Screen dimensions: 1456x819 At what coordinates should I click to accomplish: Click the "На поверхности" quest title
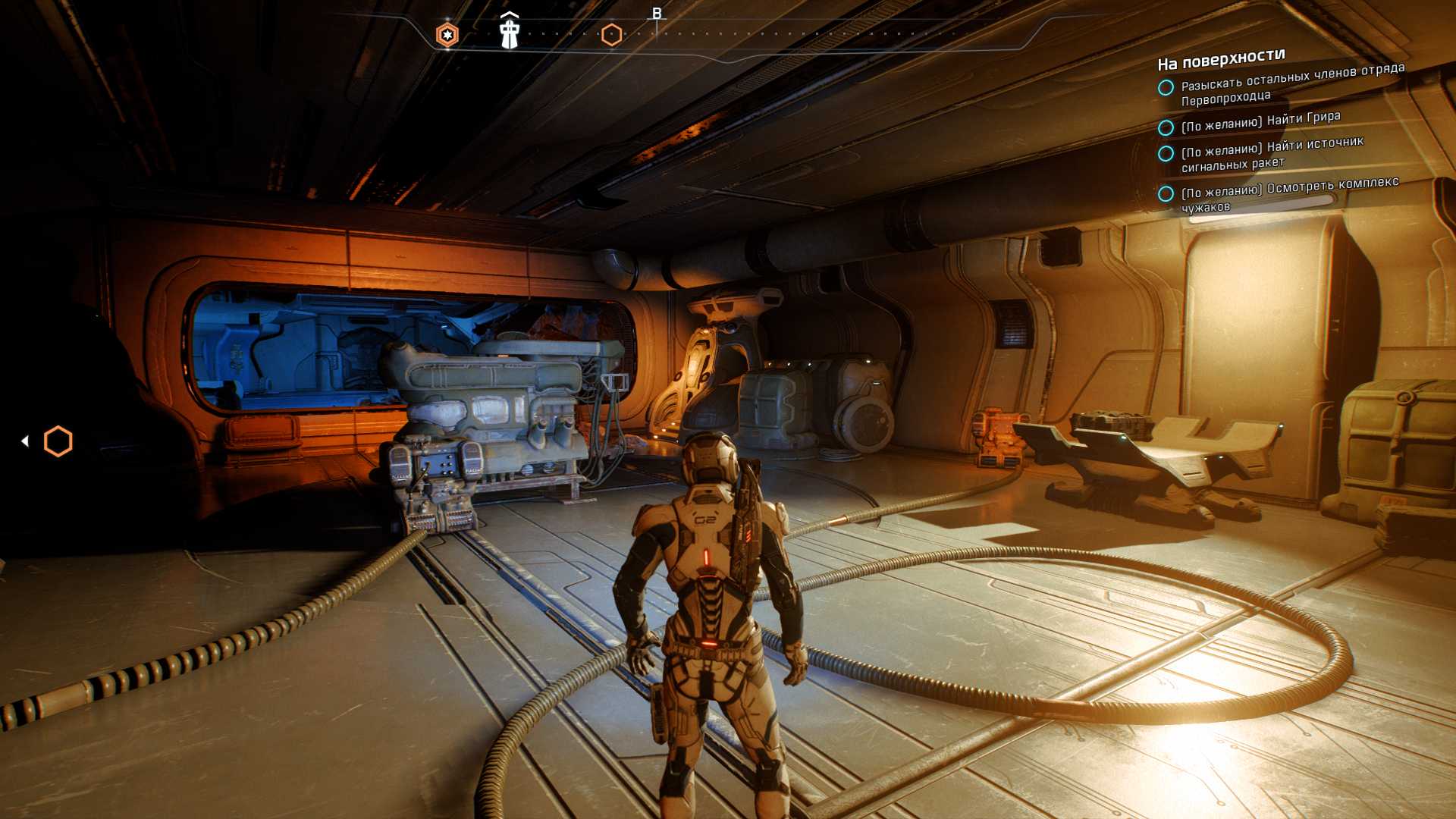click(x=1221, y=59)
